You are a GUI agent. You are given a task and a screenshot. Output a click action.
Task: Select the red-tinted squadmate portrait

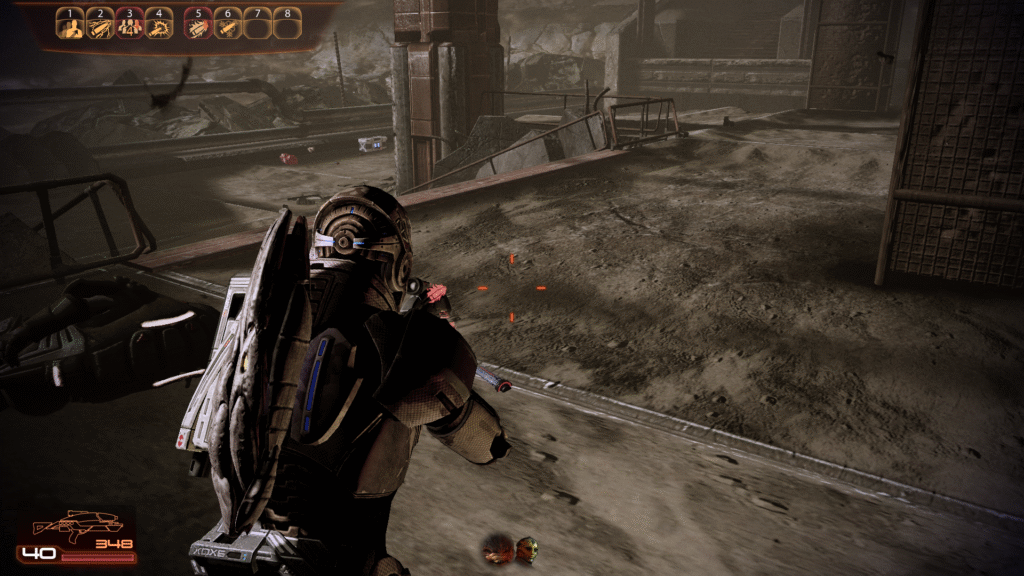click(498, 548)
